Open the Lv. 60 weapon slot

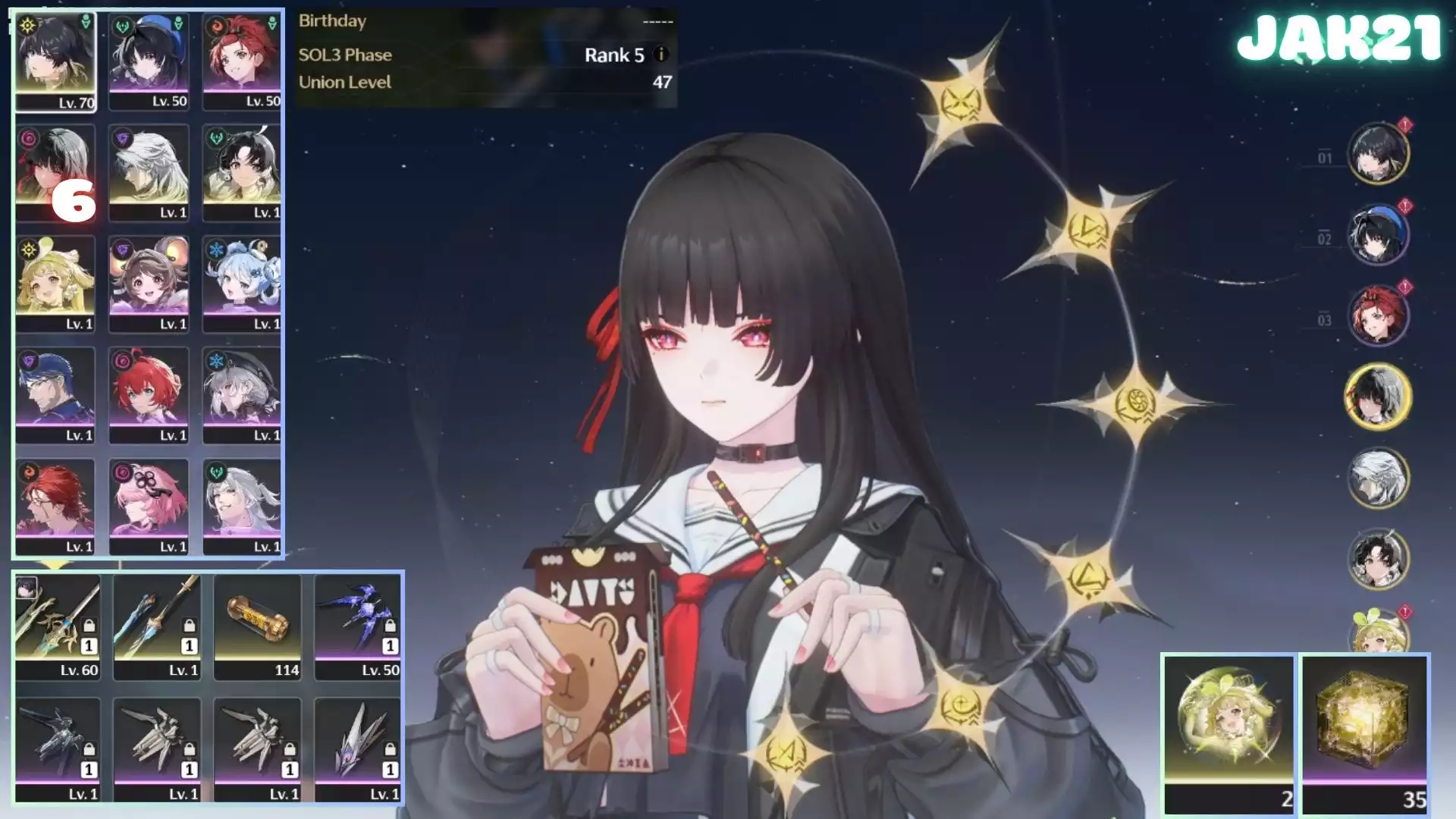point(58,626)
